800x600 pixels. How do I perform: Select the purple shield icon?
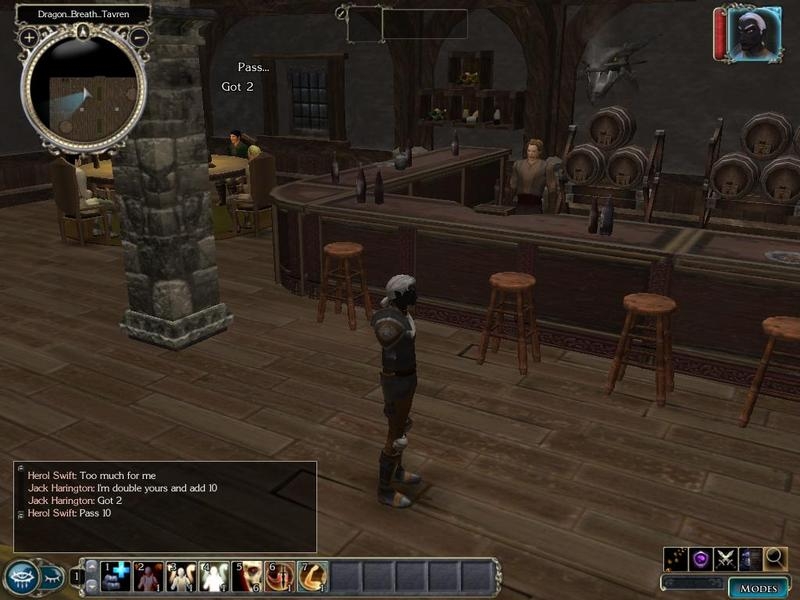click(700, 558)
